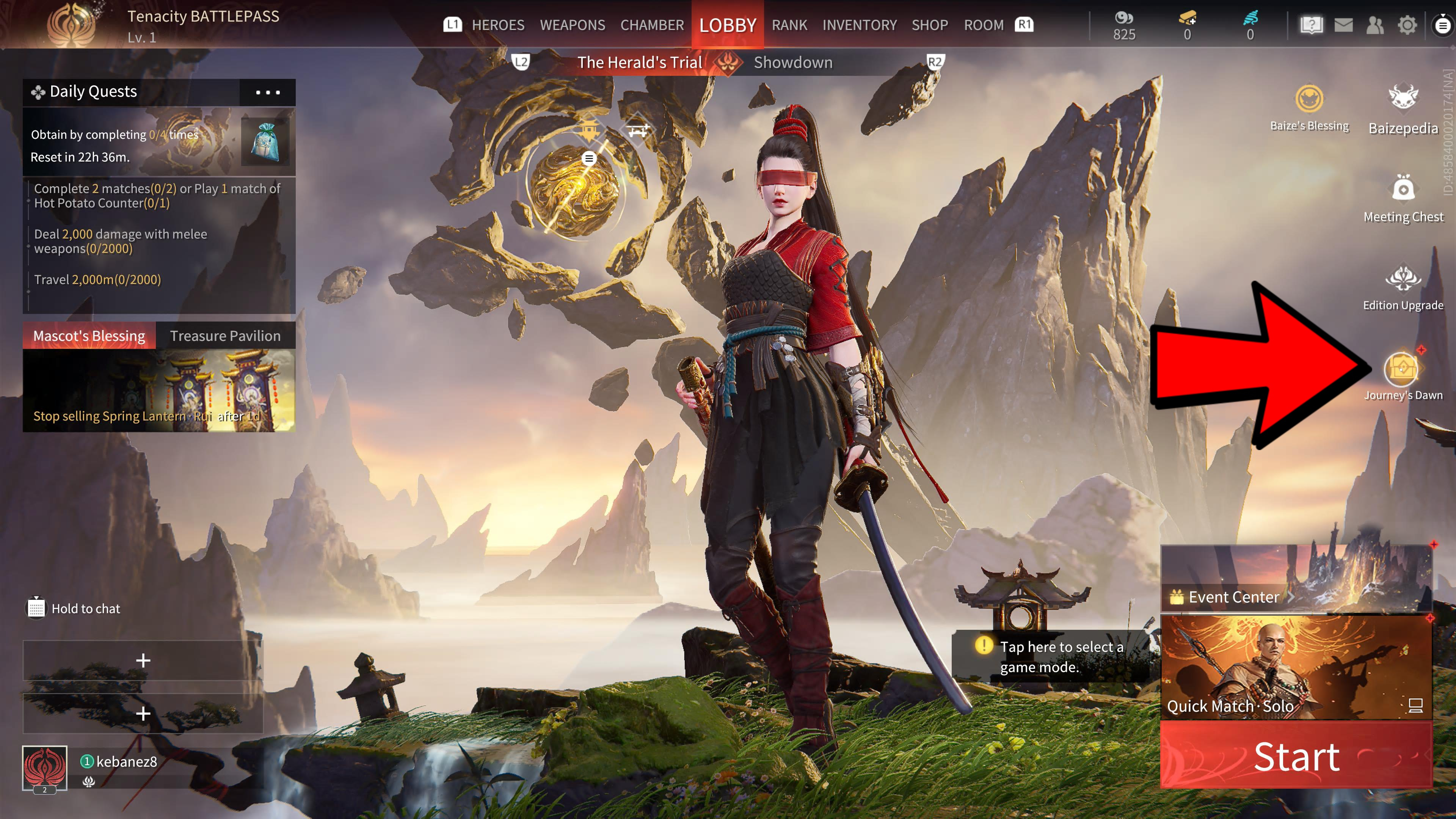The width and height of the screenshot is (1456, 819).
Task: Switch to the Rank tab
Action: 789,25
